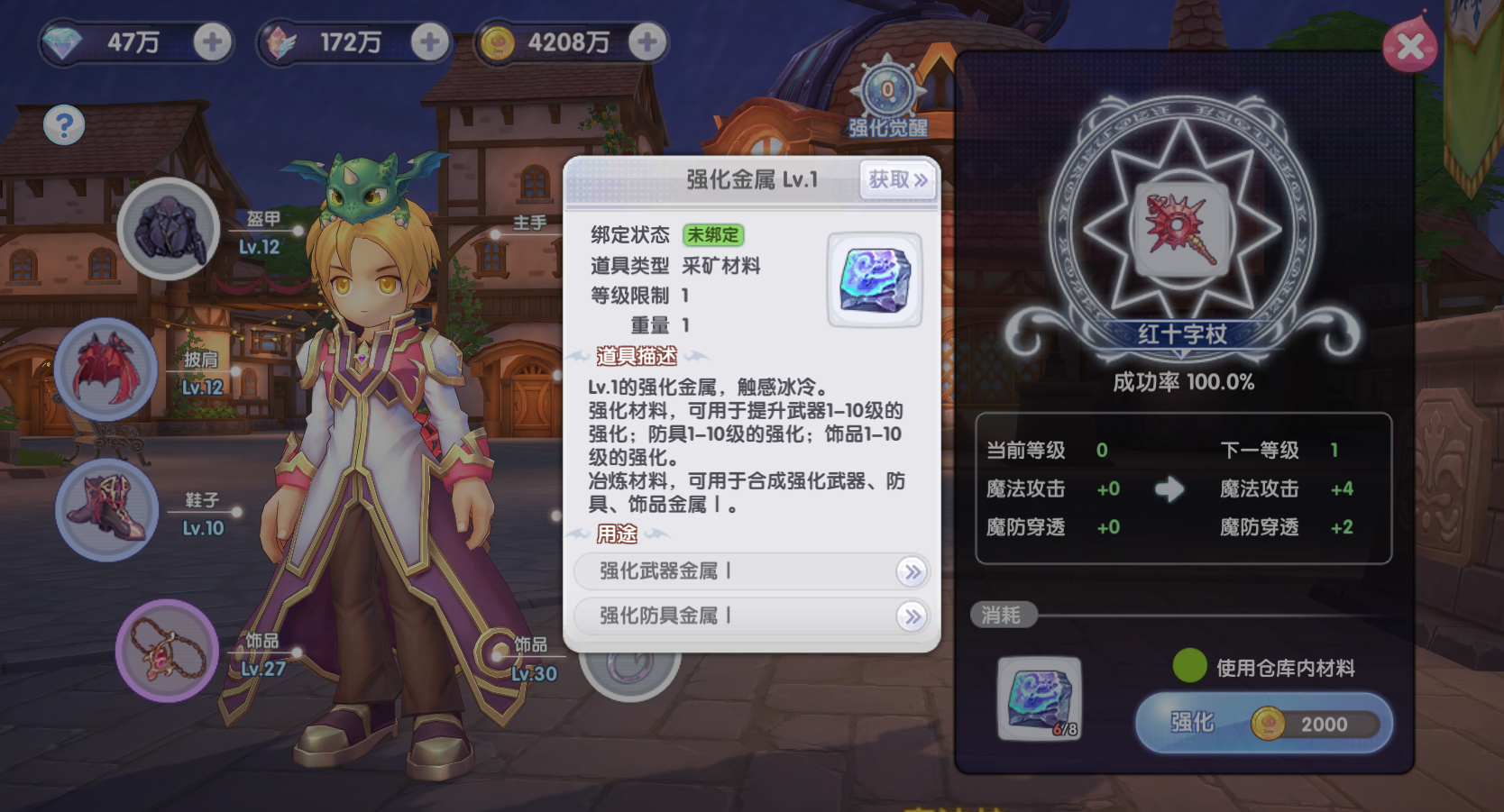
Task: Select the shoes equipment slot
Action: pos(107,509)
